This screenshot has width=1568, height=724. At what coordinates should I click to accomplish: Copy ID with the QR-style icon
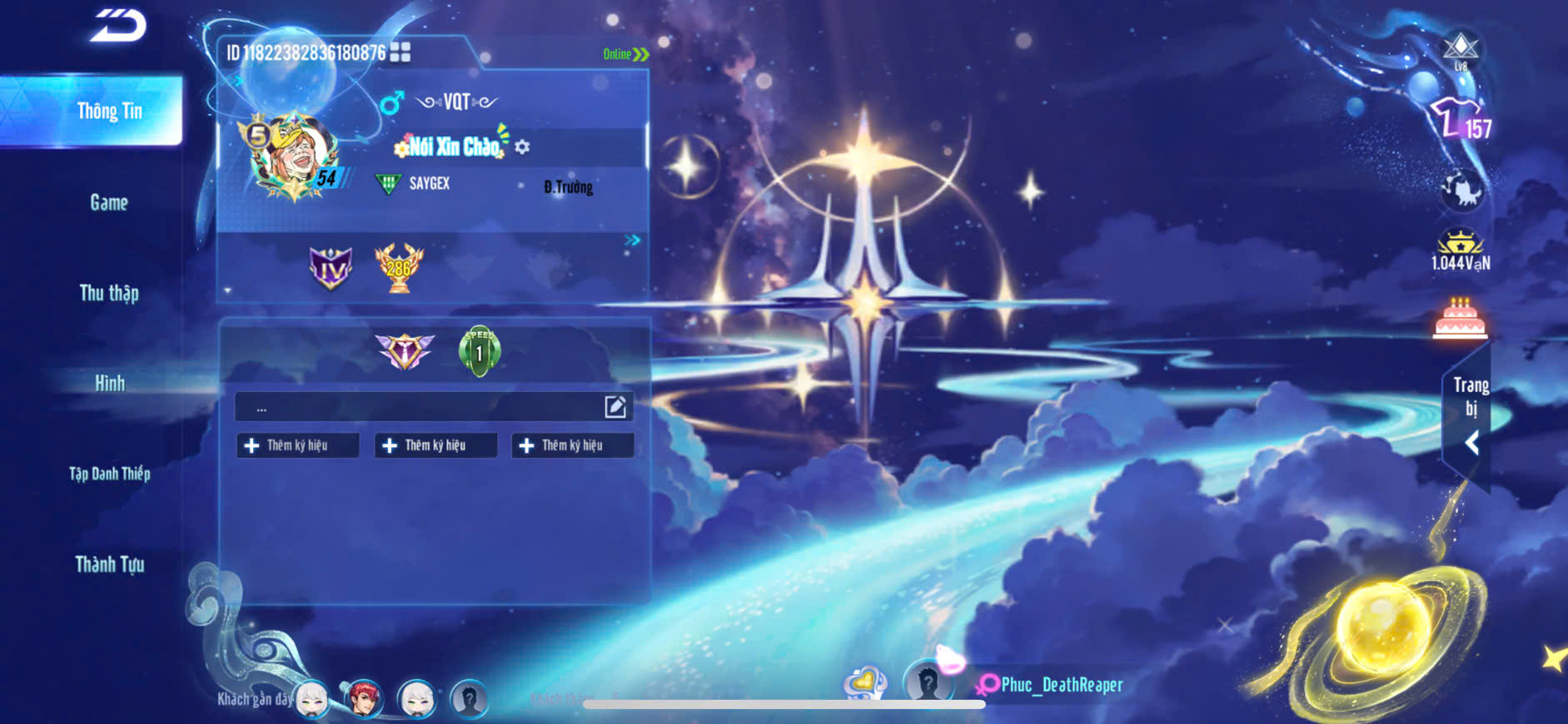(401, 52)
